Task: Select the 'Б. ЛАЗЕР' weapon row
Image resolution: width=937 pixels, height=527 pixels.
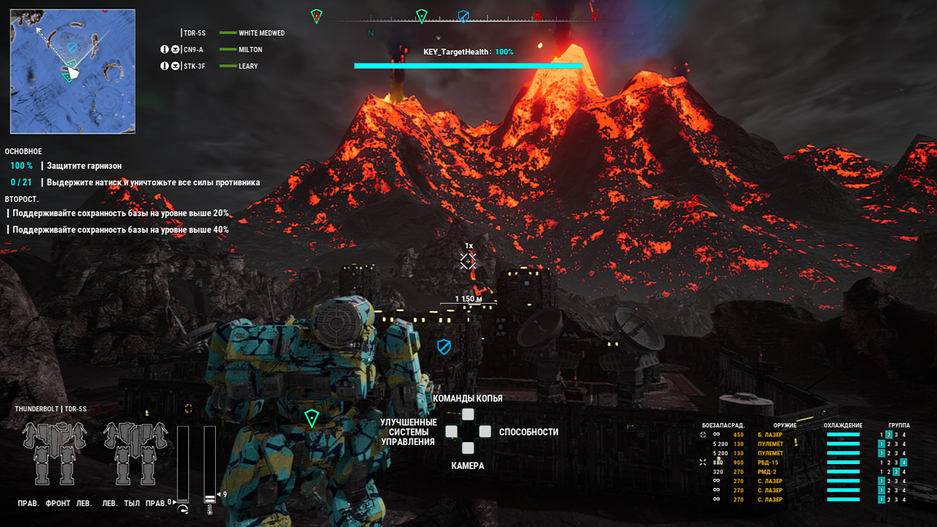Action: [x=770, y=435]
